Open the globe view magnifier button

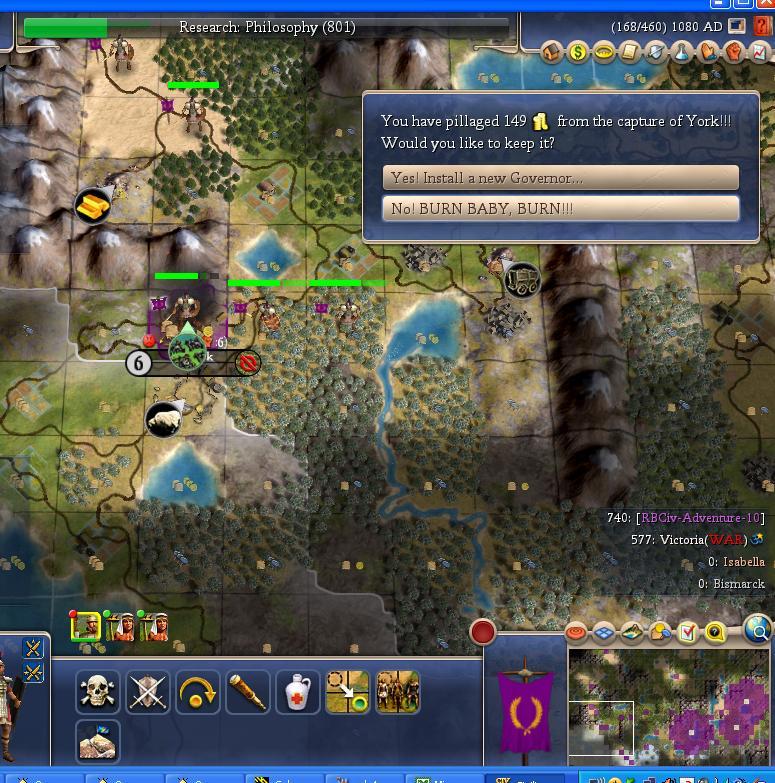(x=758, y=630)
